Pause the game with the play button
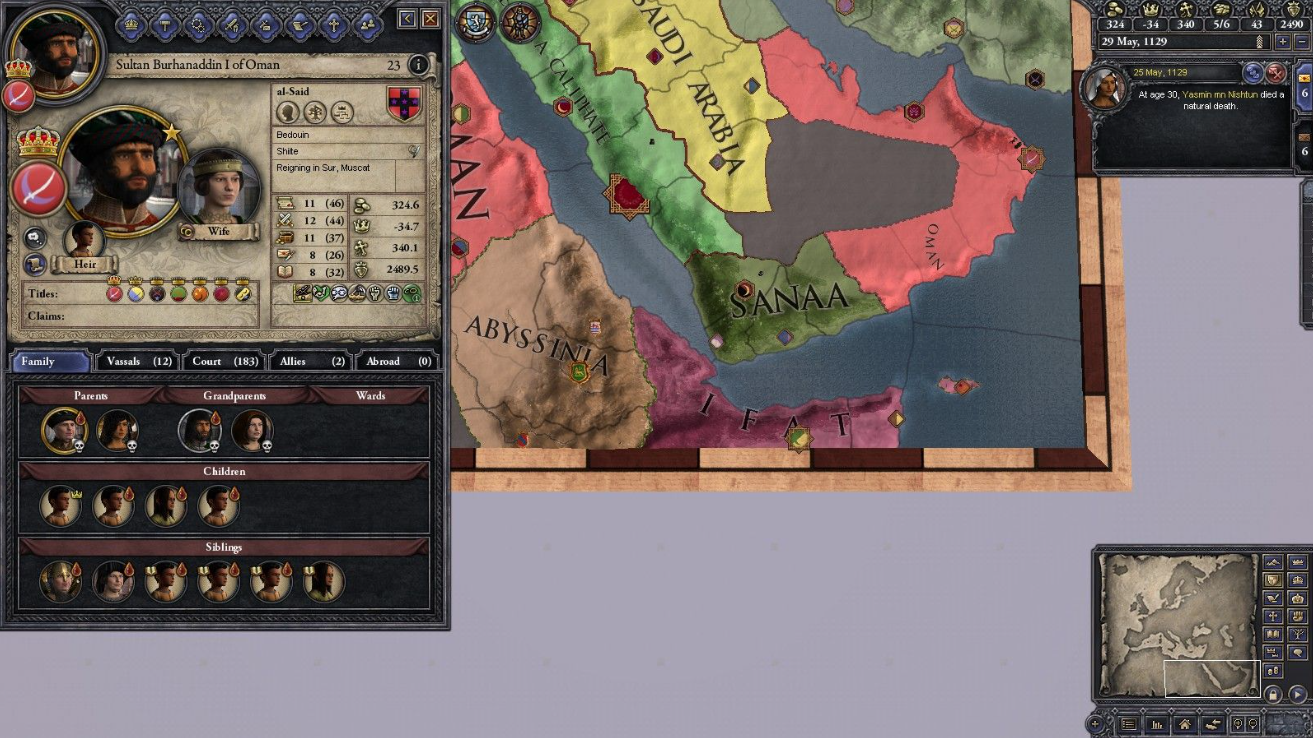 click(1296, 695)
